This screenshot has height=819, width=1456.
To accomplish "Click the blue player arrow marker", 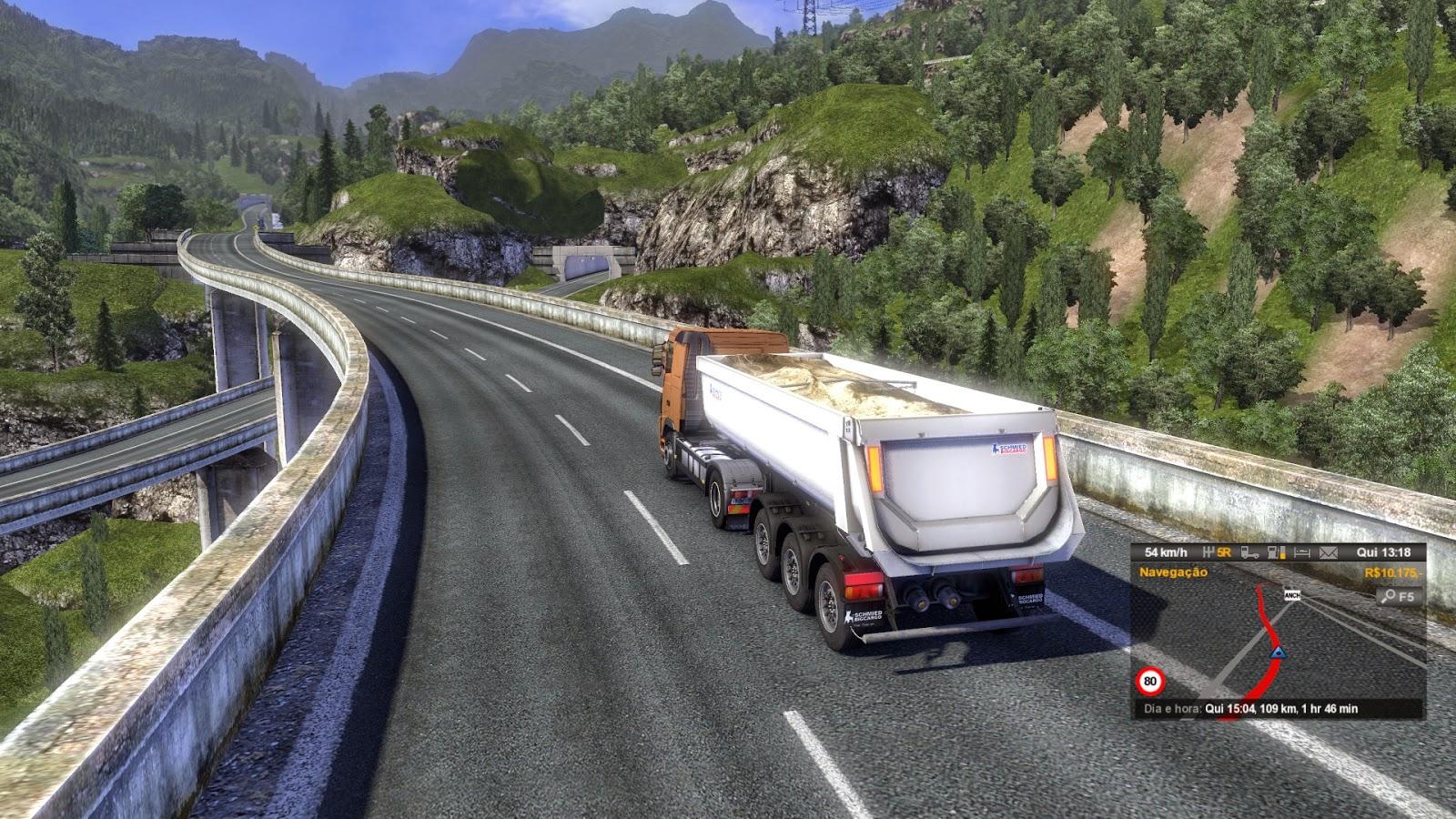I will pos(1278,652).
